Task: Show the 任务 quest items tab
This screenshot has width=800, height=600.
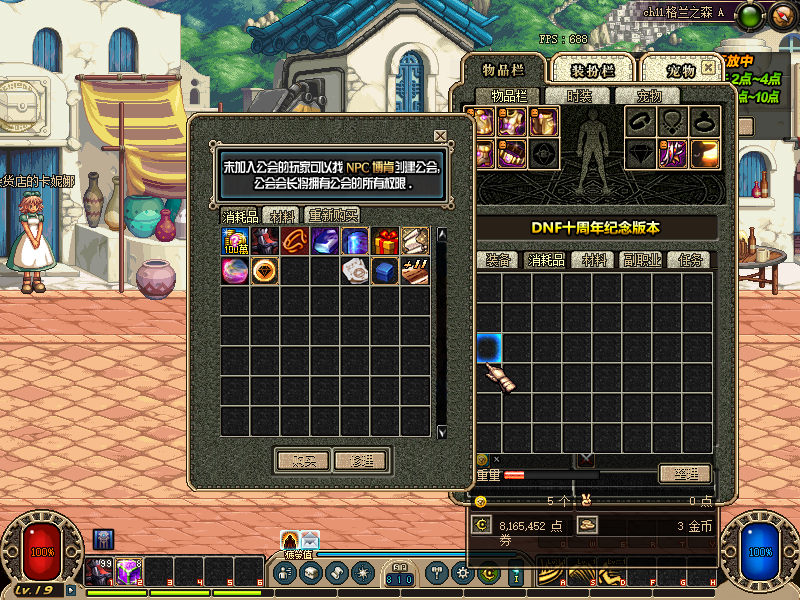Action: (x=688, y=260)
